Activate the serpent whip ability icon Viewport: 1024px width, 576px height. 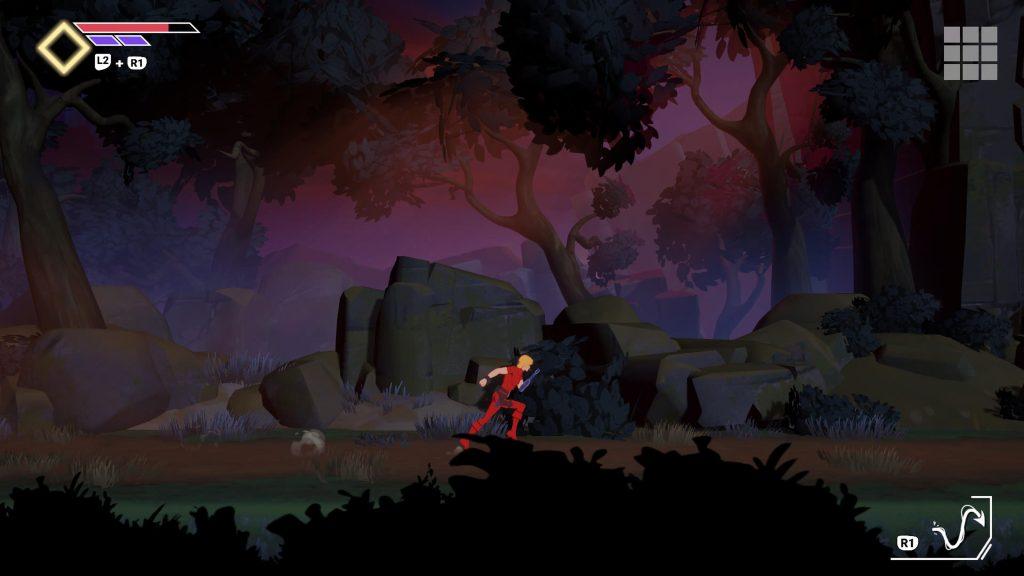pos(956,528)
